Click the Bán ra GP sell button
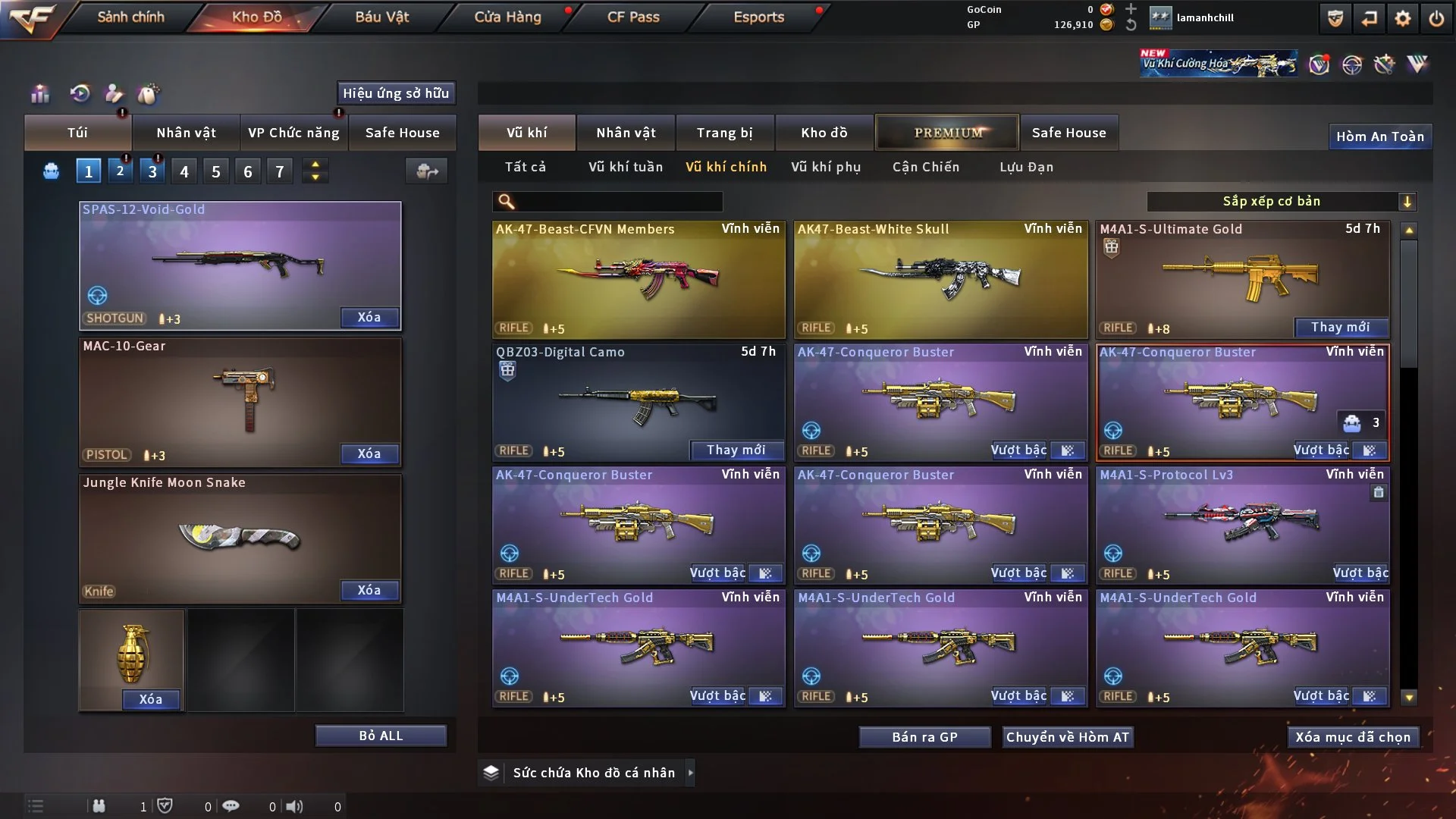This screenshot has width=1456, height=819. tap(924, 737)
